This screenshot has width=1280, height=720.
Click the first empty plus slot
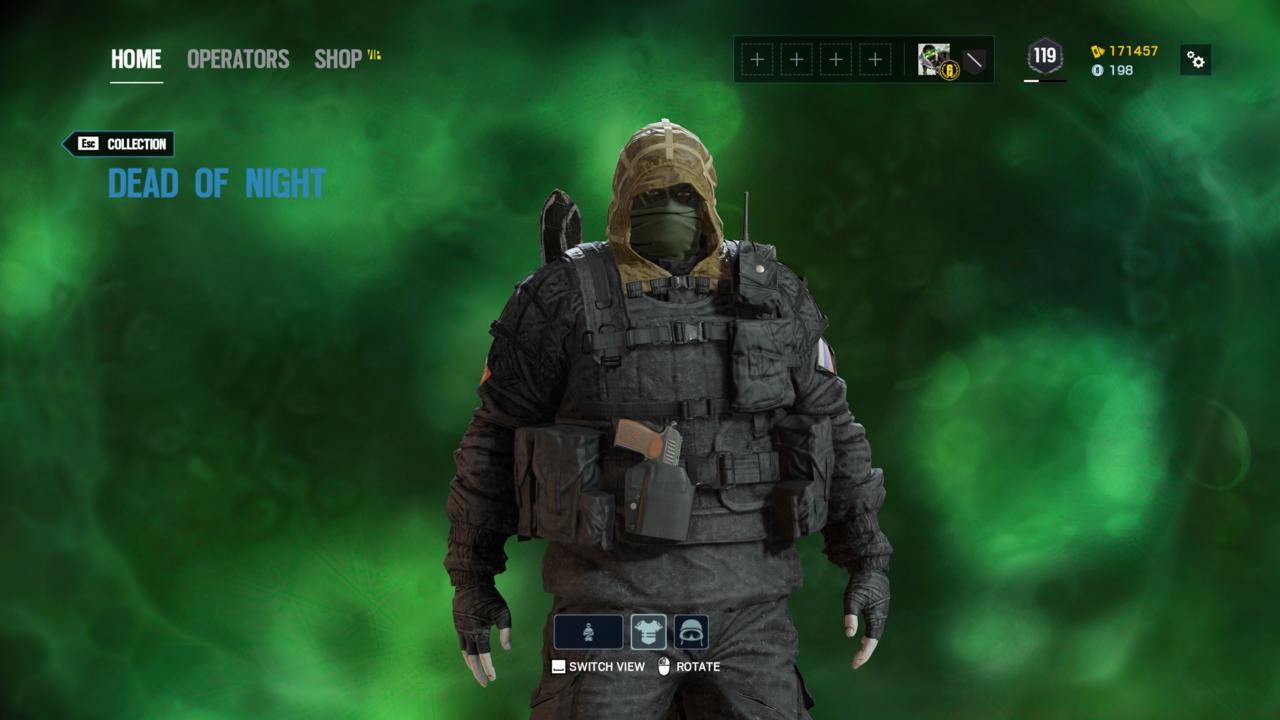(755, 59)
